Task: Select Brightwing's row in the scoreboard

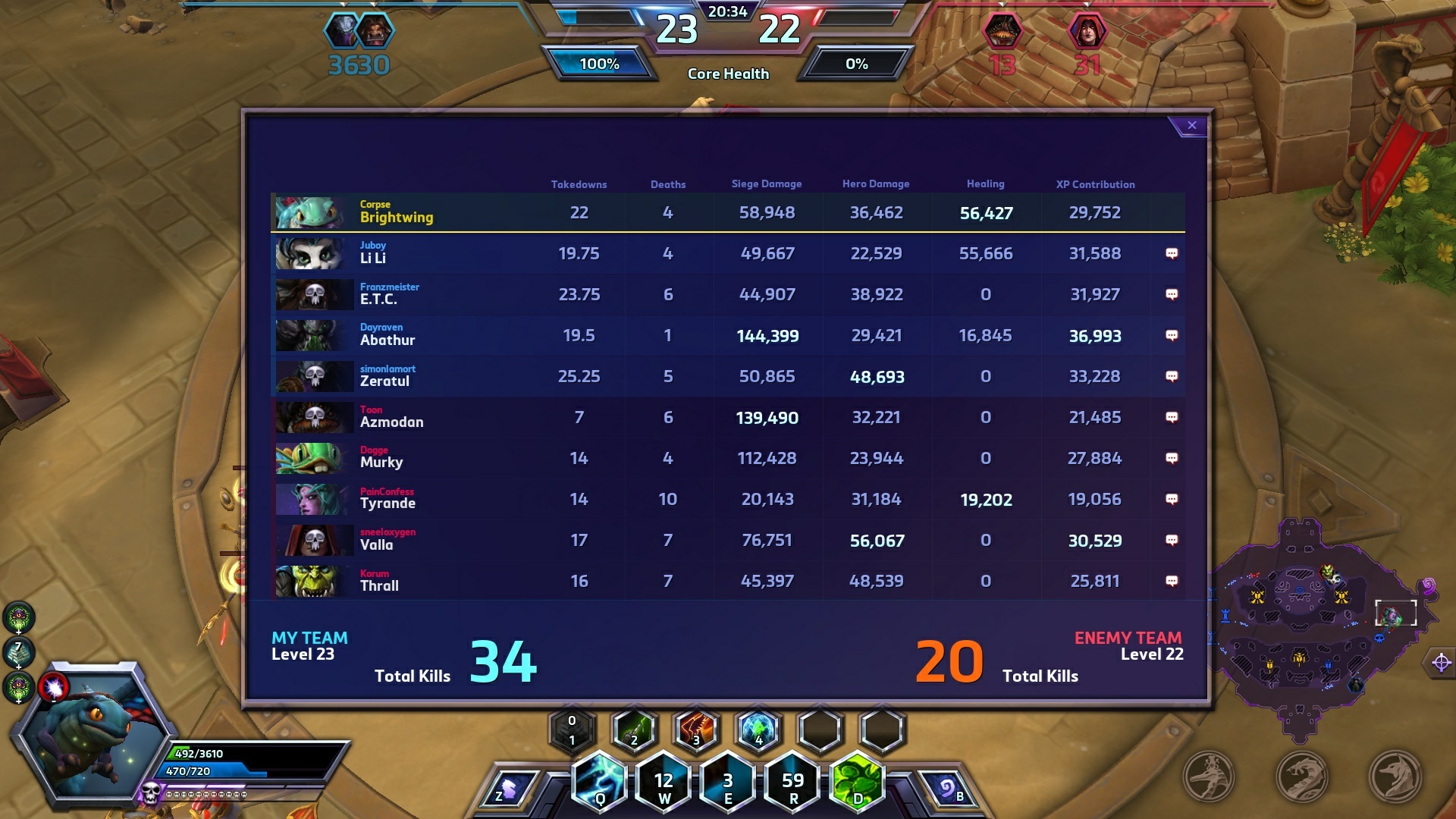Action: click(x=726, y=213)
